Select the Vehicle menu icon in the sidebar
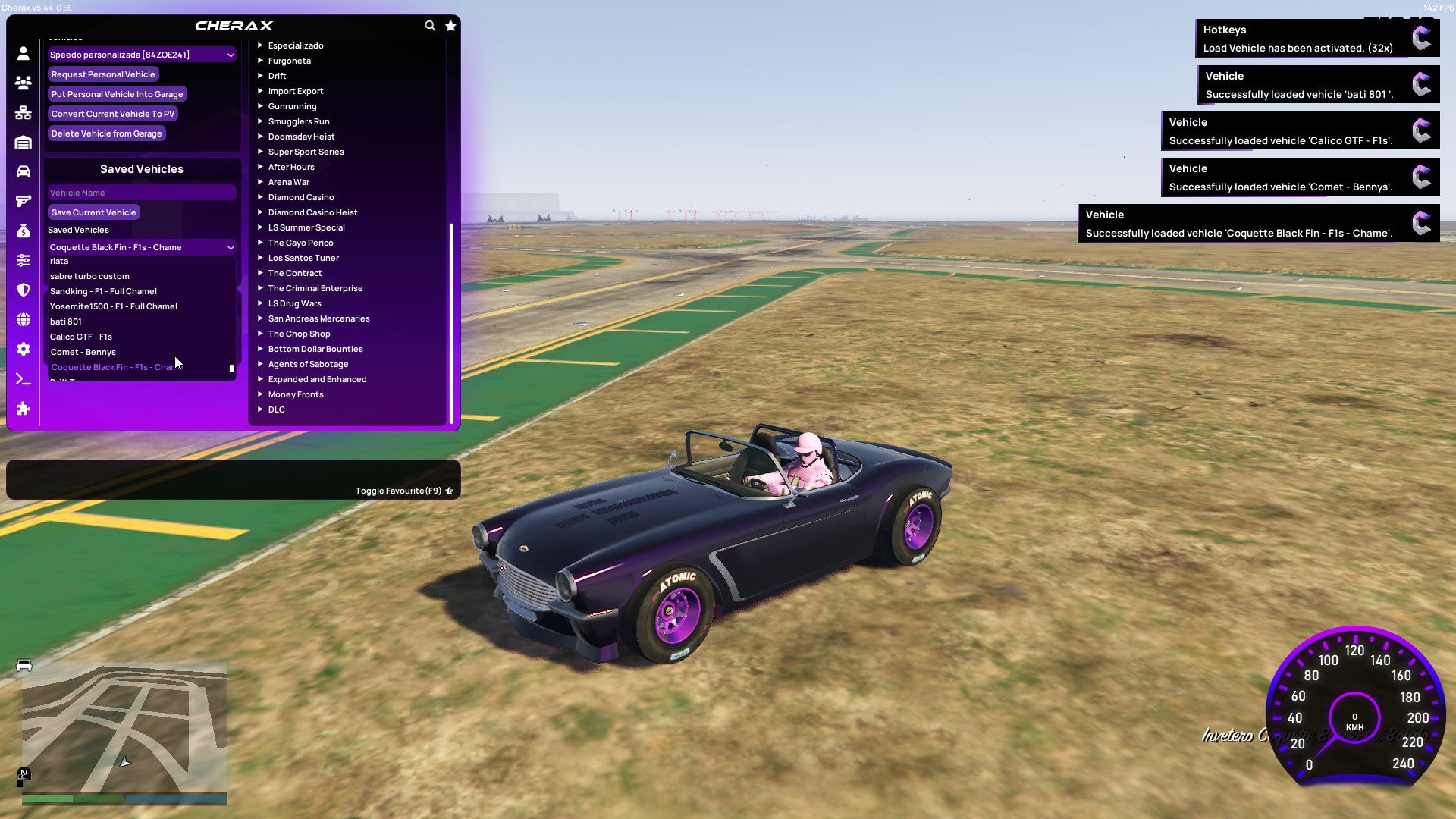This screenshot has width=1456, height=819. point(23,172)
